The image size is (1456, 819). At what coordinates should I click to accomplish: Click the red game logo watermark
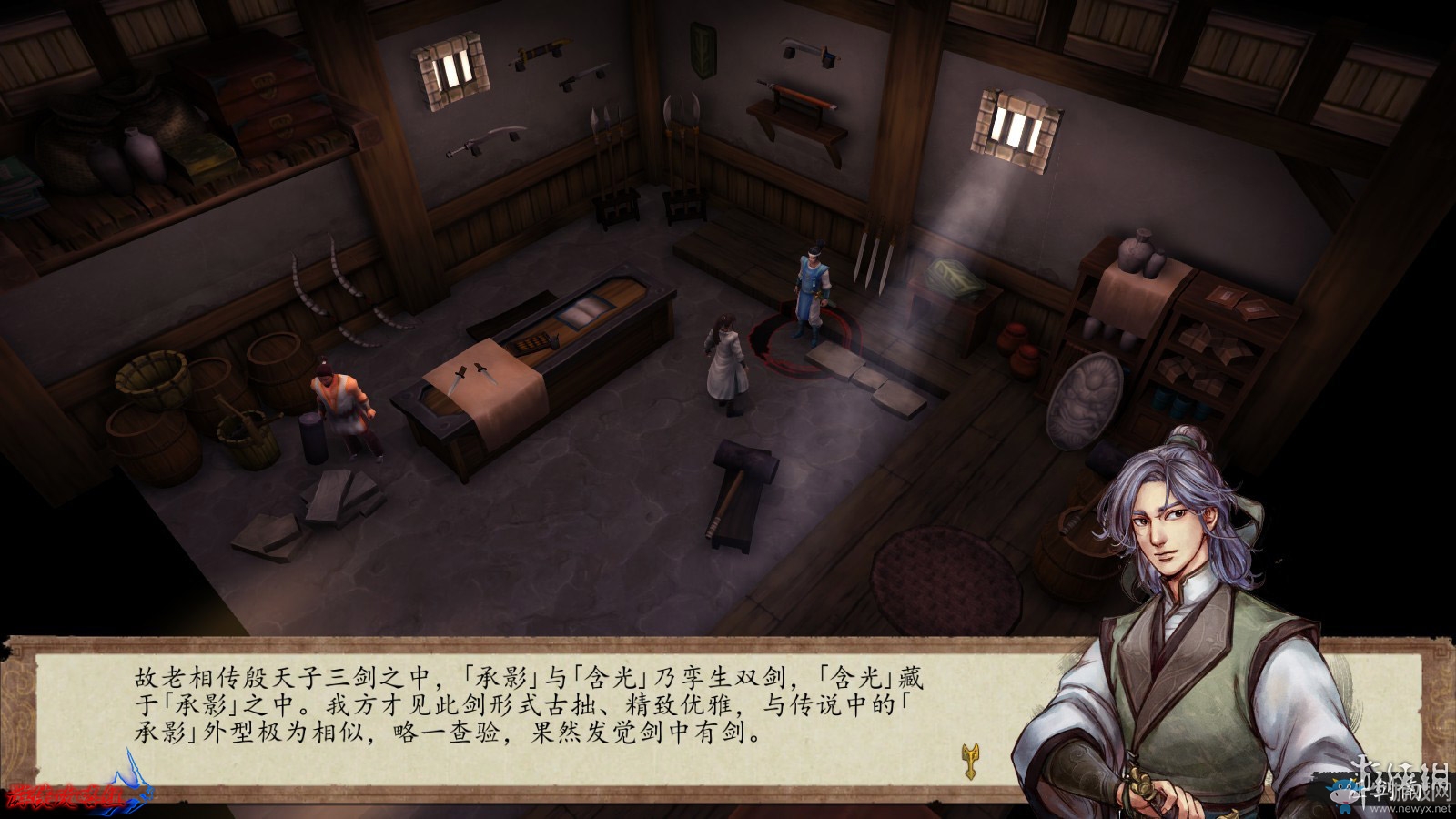coord(64,796)
